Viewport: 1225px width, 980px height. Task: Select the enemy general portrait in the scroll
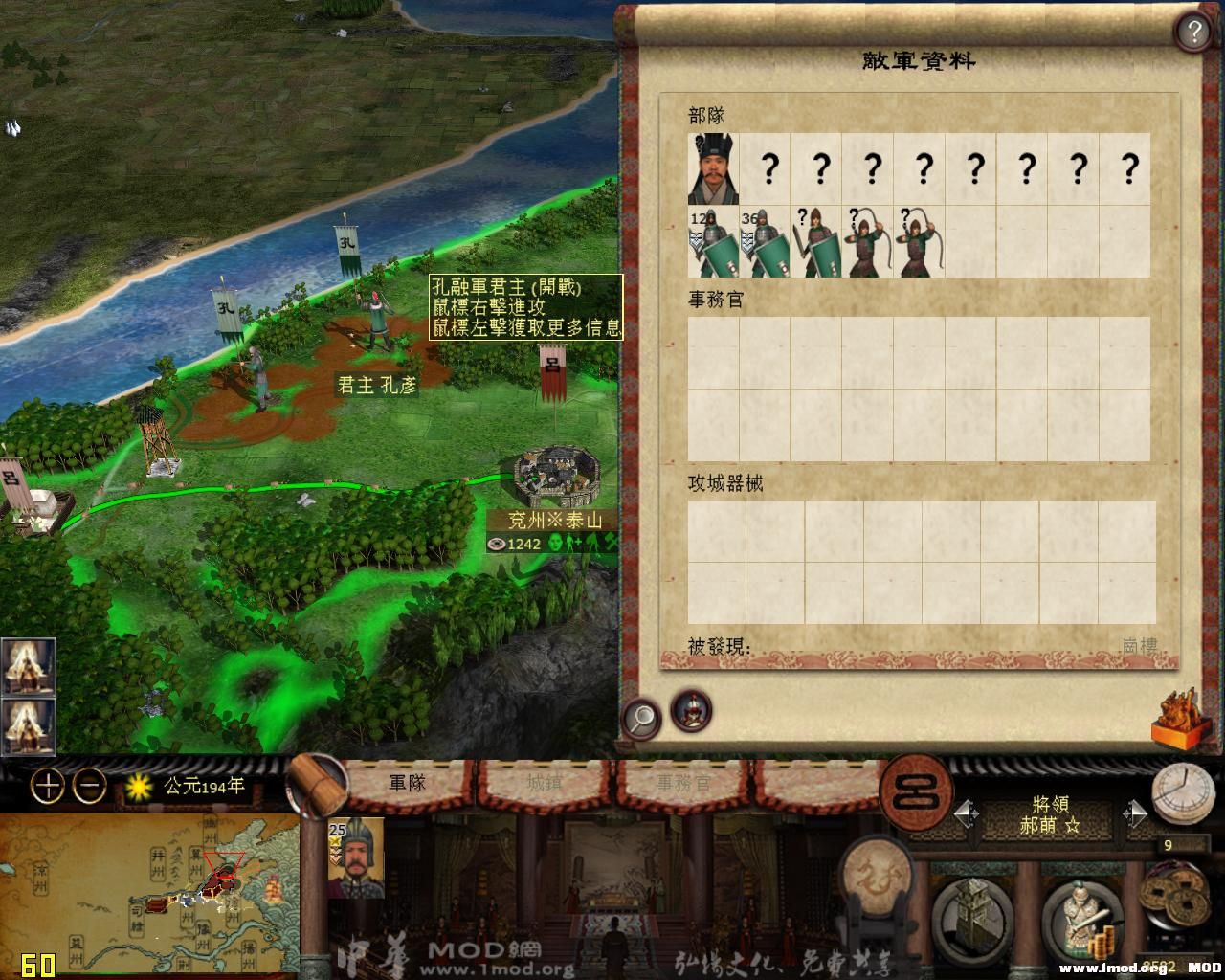pyautogui.click(x=713, y=169)
